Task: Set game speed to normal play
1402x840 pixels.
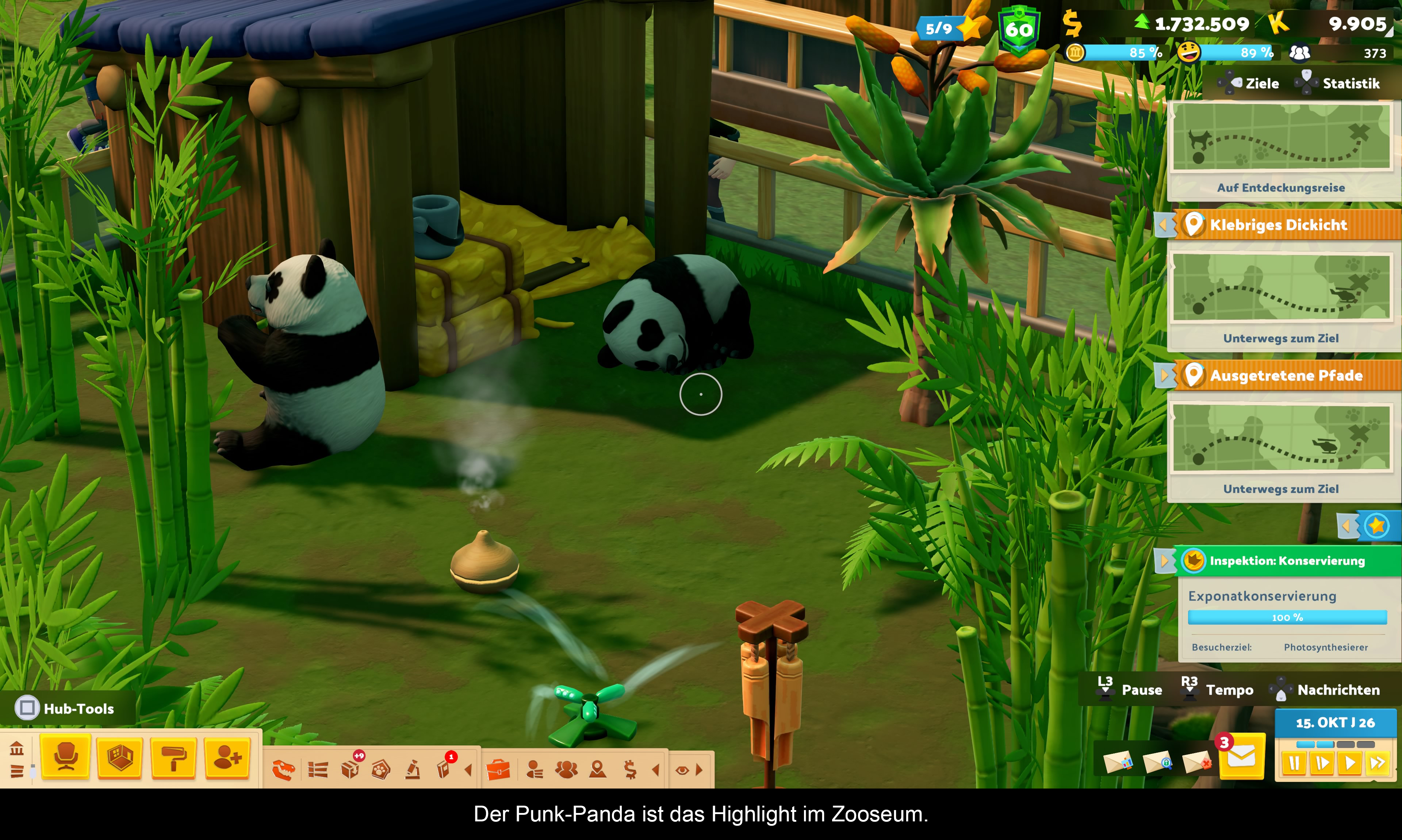Action: 1350,763
